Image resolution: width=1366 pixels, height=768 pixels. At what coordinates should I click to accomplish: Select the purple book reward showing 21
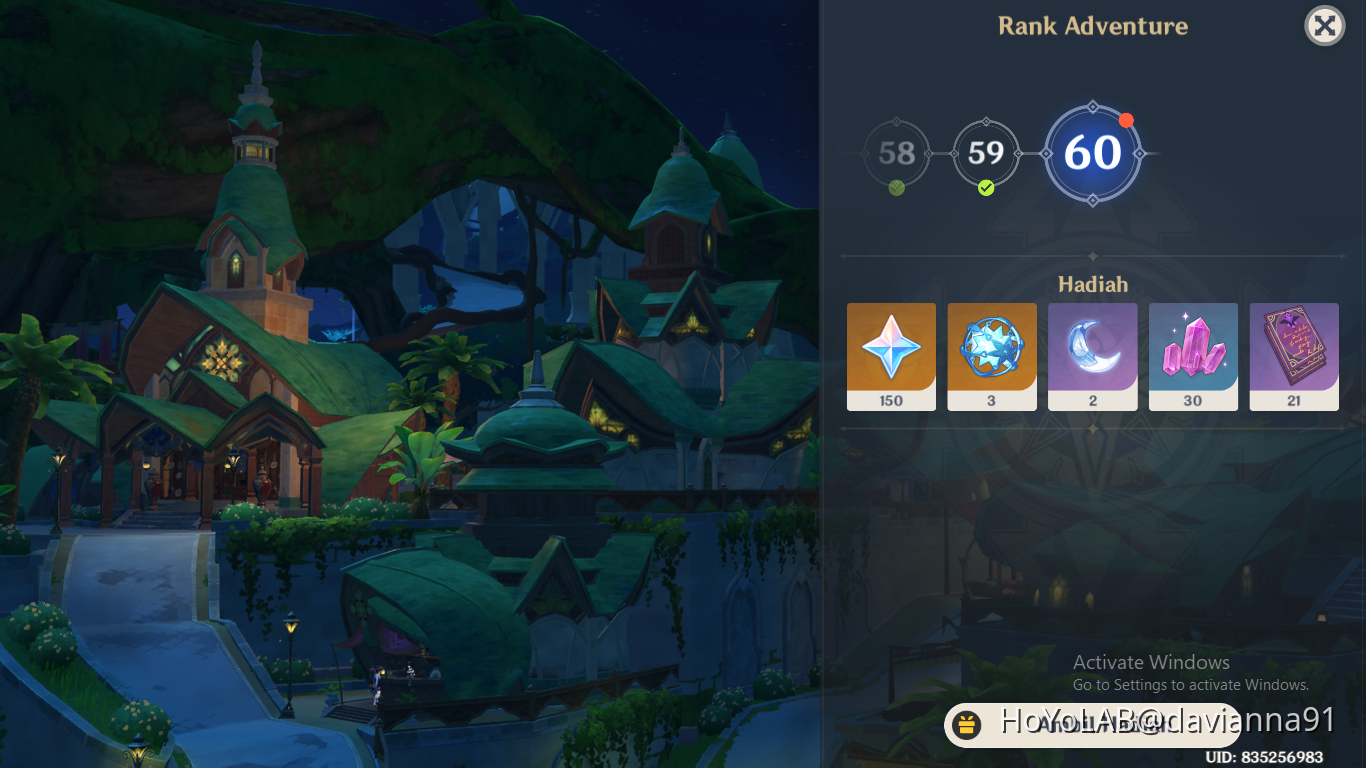[1294, 350]
